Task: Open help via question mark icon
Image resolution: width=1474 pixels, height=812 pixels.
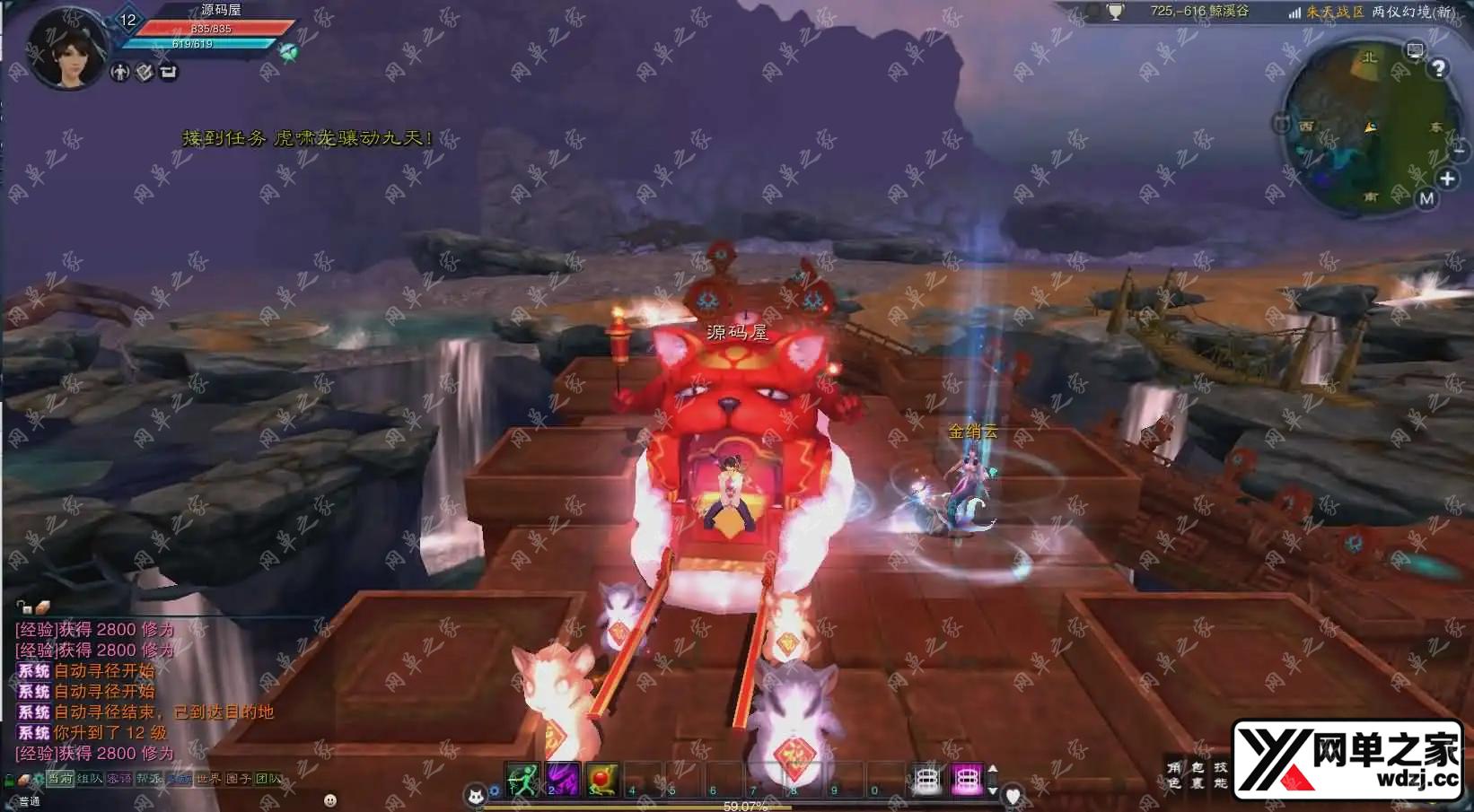Action: 1439,69
